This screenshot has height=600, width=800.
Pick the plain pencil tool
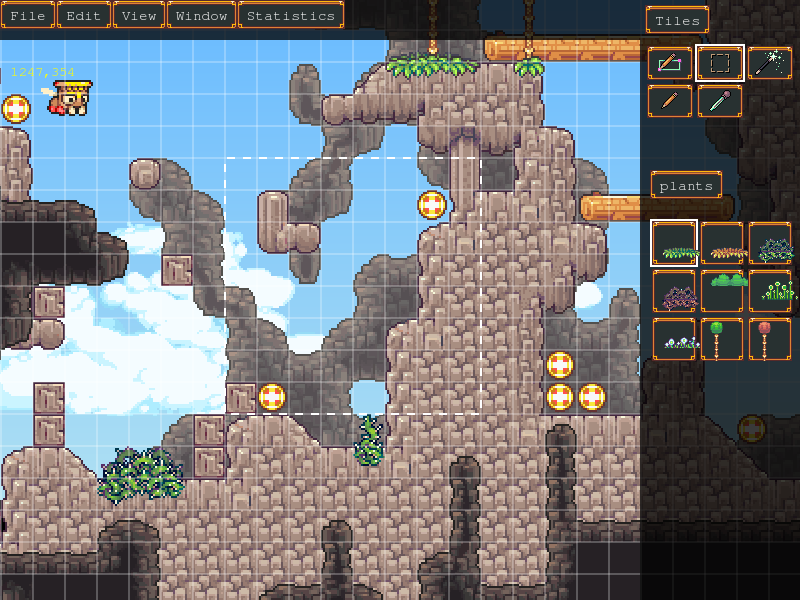[x=670, y=101]
